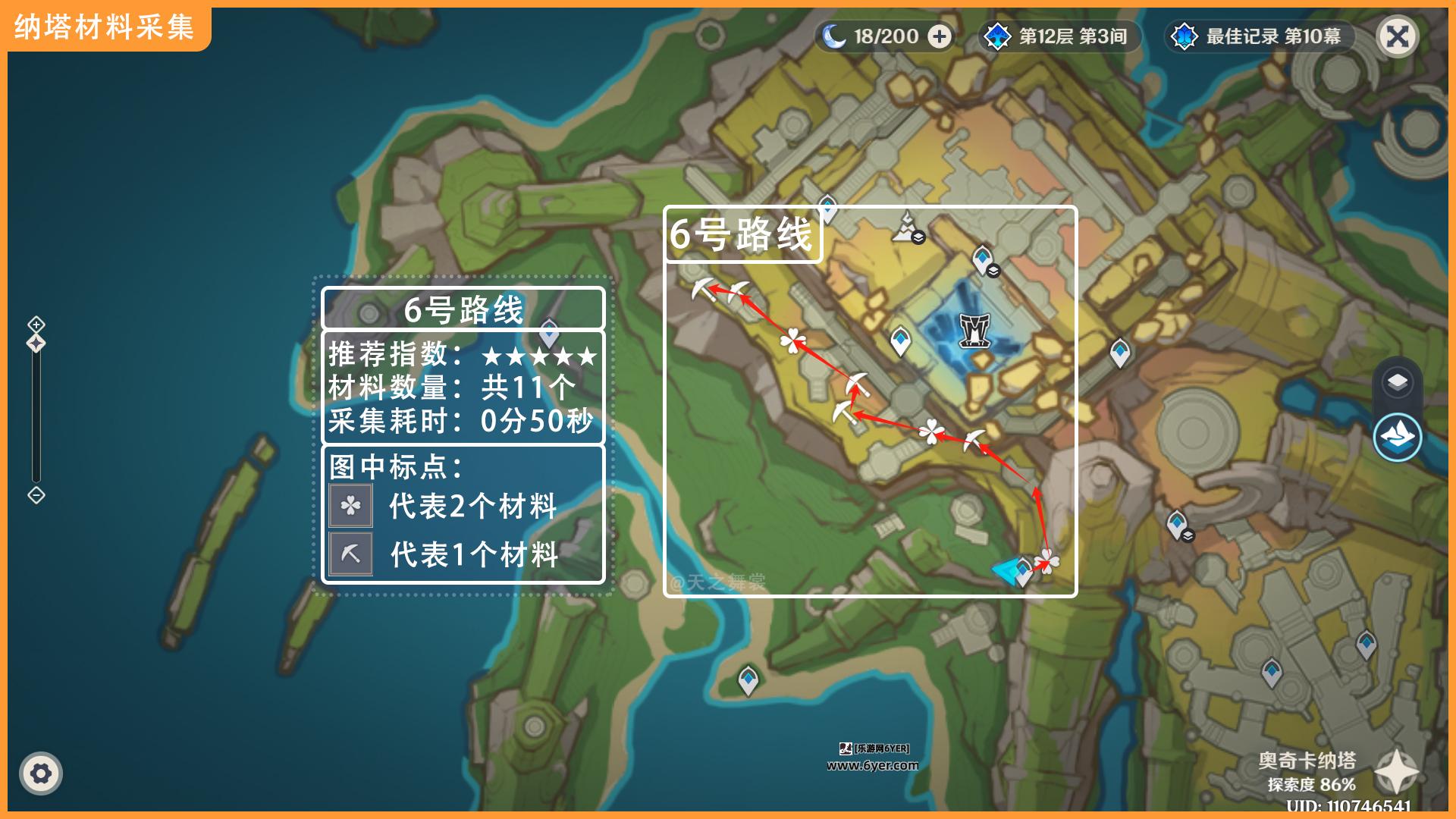Viewport: 1456px width, 819px height.
Task: Open the www.6yer.com watermark link
Action: (872, 766)
